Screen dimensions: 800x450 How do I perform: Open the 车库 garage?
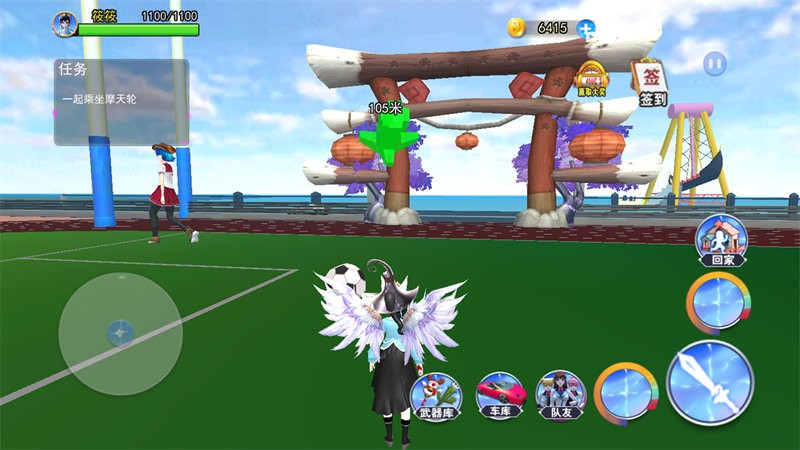point(498,393)
